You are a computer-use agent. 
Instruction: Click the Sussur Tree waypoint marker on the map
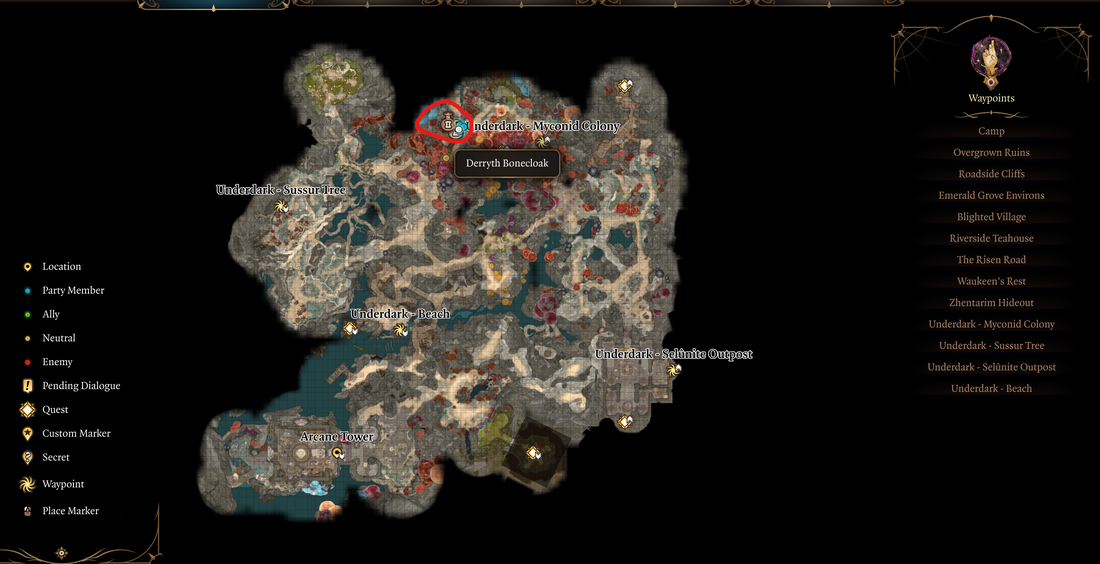click(x=282, y=207)
